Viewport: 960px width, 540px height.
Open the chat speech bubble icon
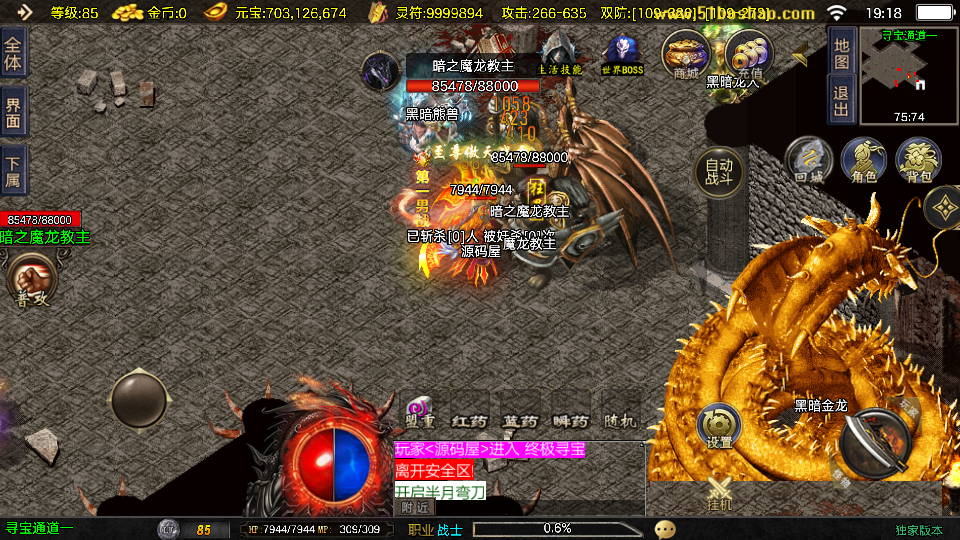(665, 529)
